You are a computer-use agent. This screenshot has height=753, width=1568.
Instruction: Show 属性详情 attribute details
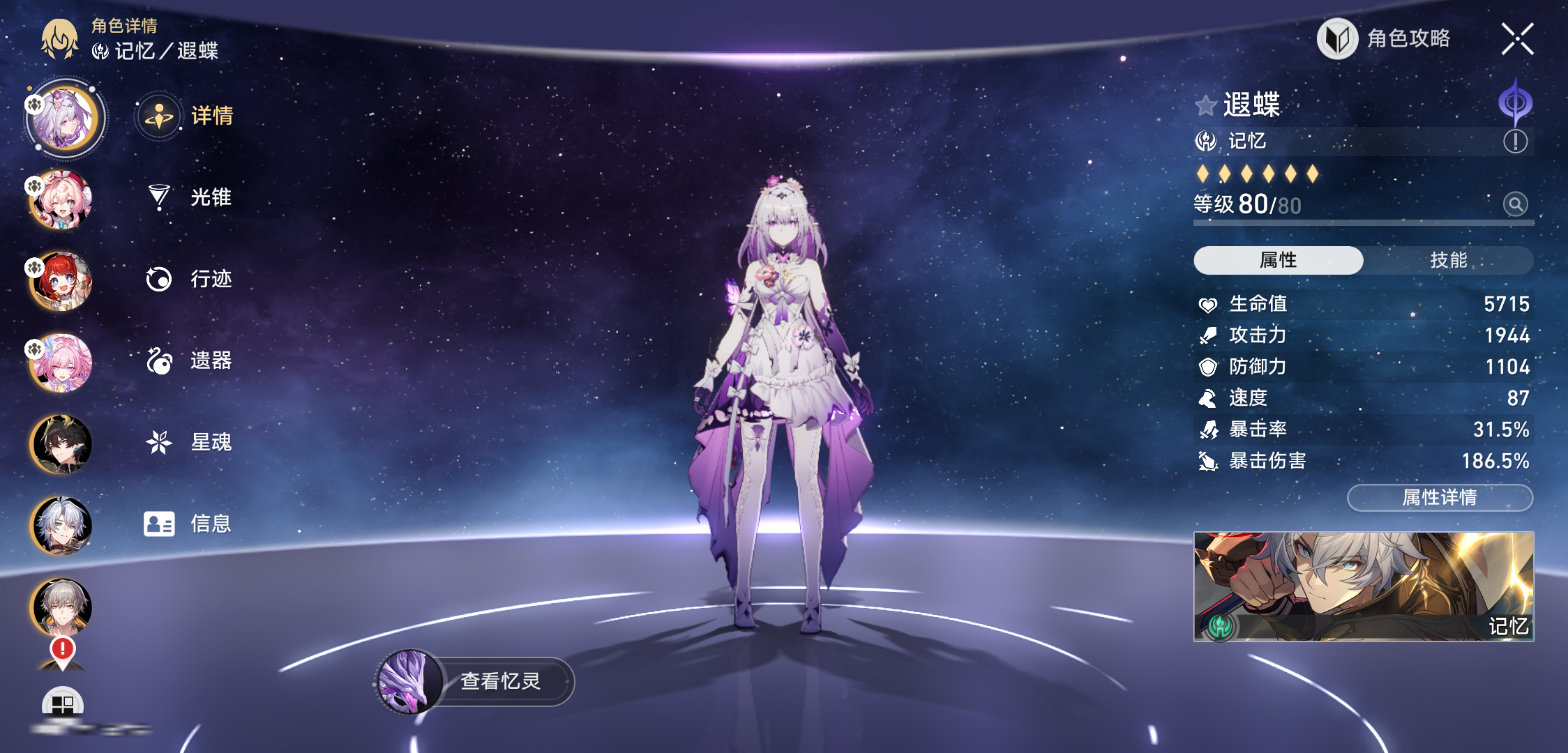coord(1440,498)
